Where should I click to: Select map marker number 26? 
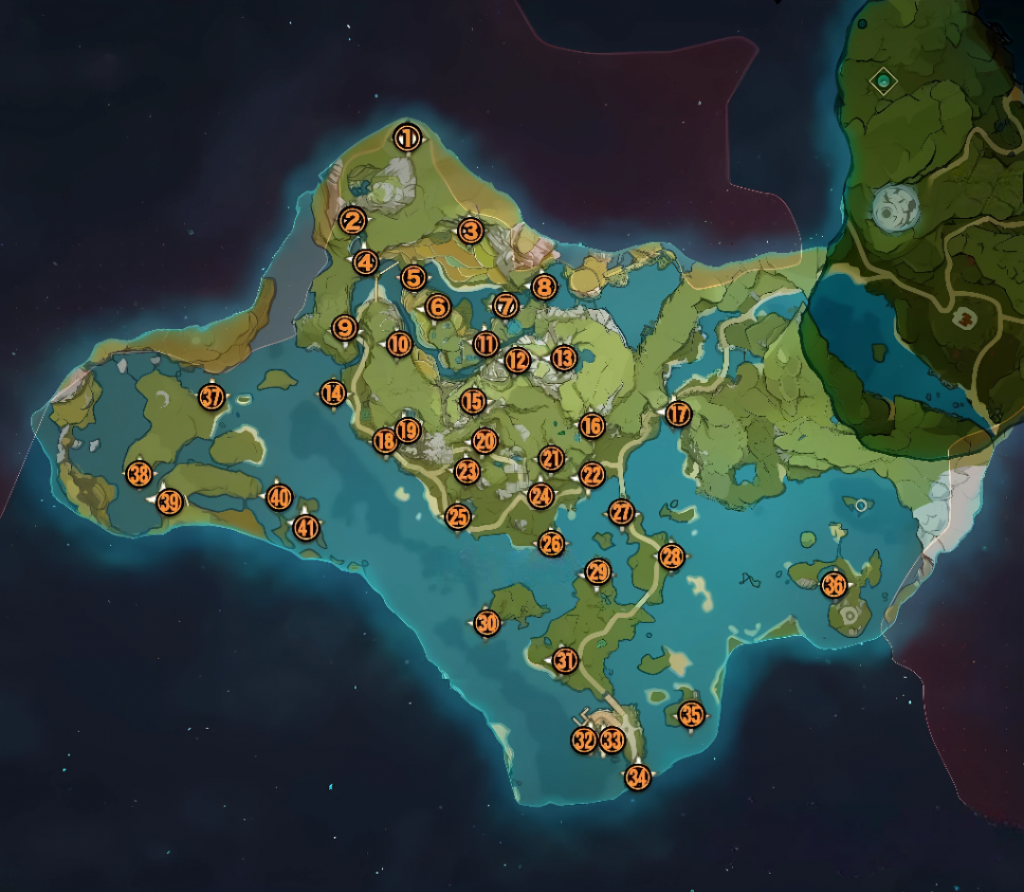551,544
